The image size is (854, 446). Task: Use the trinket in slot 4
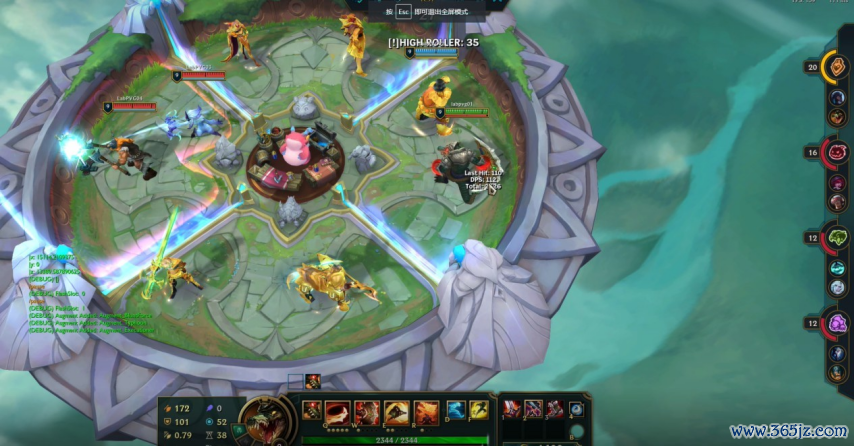pos(577,408)
